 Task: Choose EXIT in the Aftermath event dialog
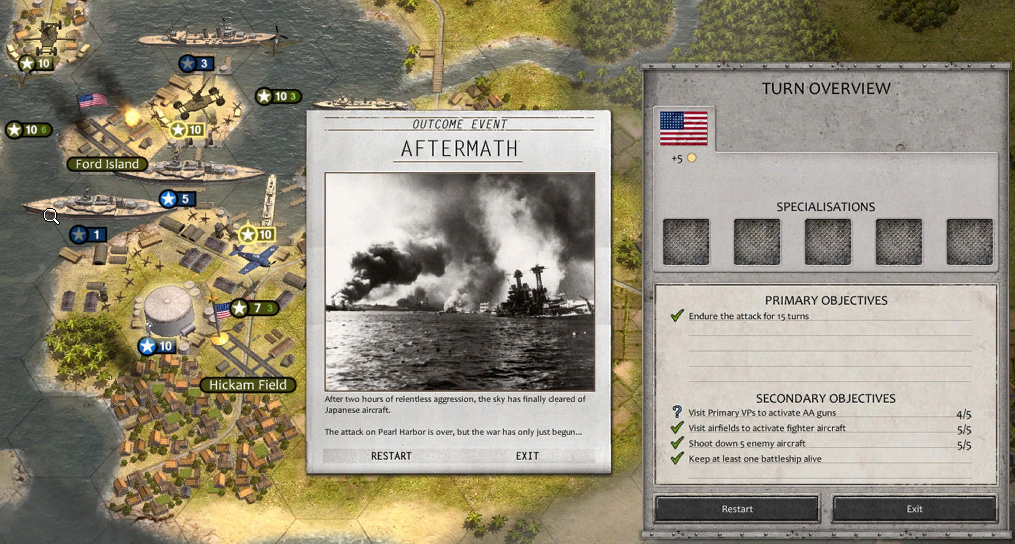click(527, 456)
